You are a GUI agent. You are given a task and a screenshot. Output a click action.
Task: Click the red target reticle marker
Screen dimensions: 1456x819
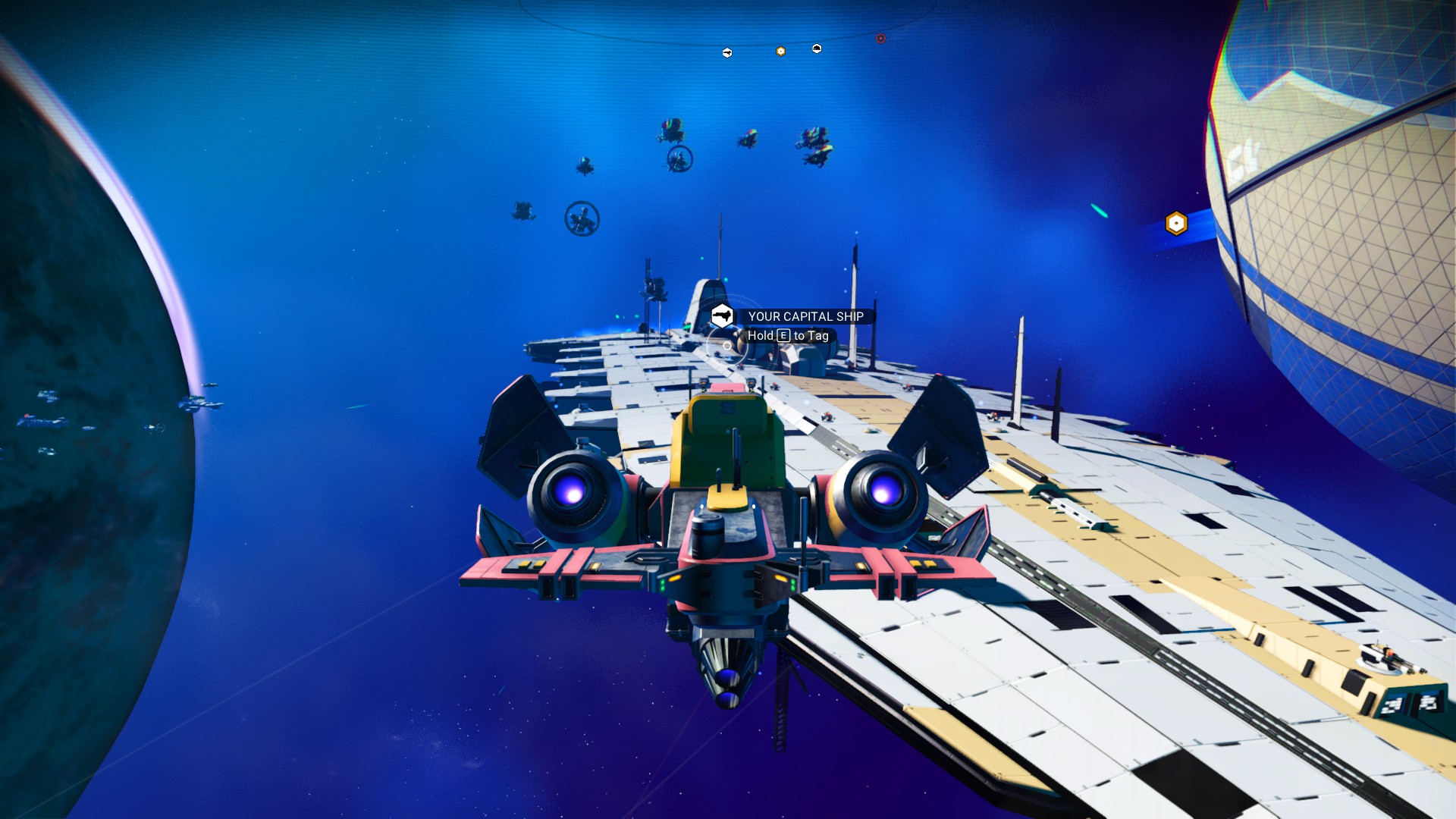[x=880, y=38]
